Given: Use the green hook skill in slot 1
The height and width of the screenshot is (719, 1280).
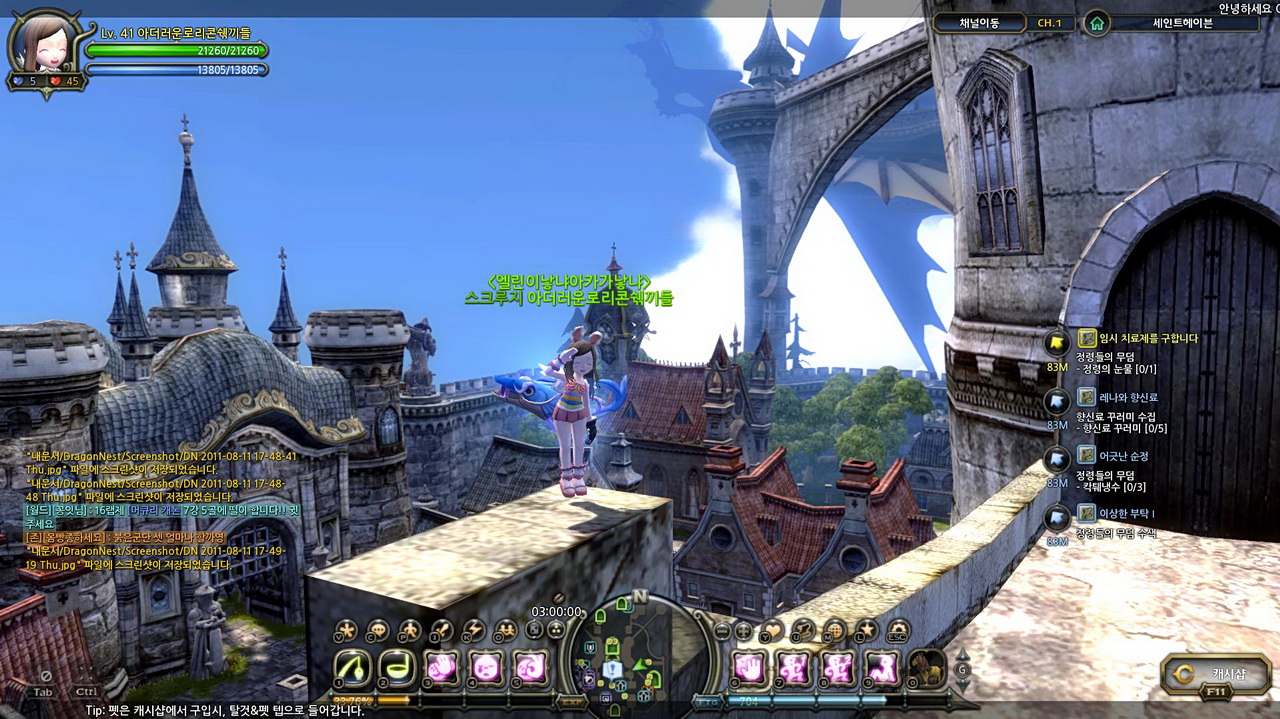Looking at the screenshot, I should [x=351, y=667].
